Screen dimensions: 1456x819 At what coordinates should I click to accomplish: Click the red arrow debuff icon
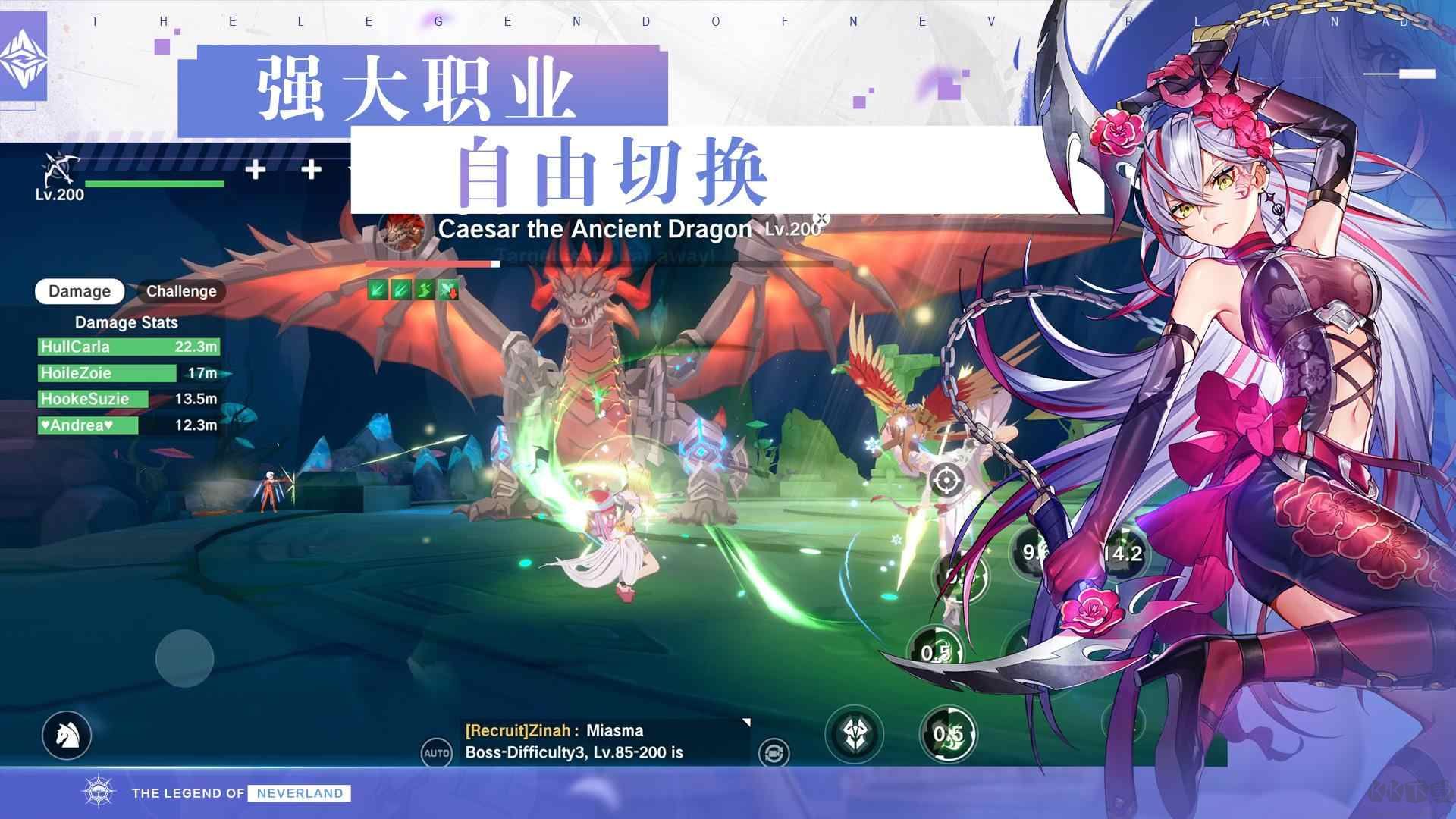447,290
